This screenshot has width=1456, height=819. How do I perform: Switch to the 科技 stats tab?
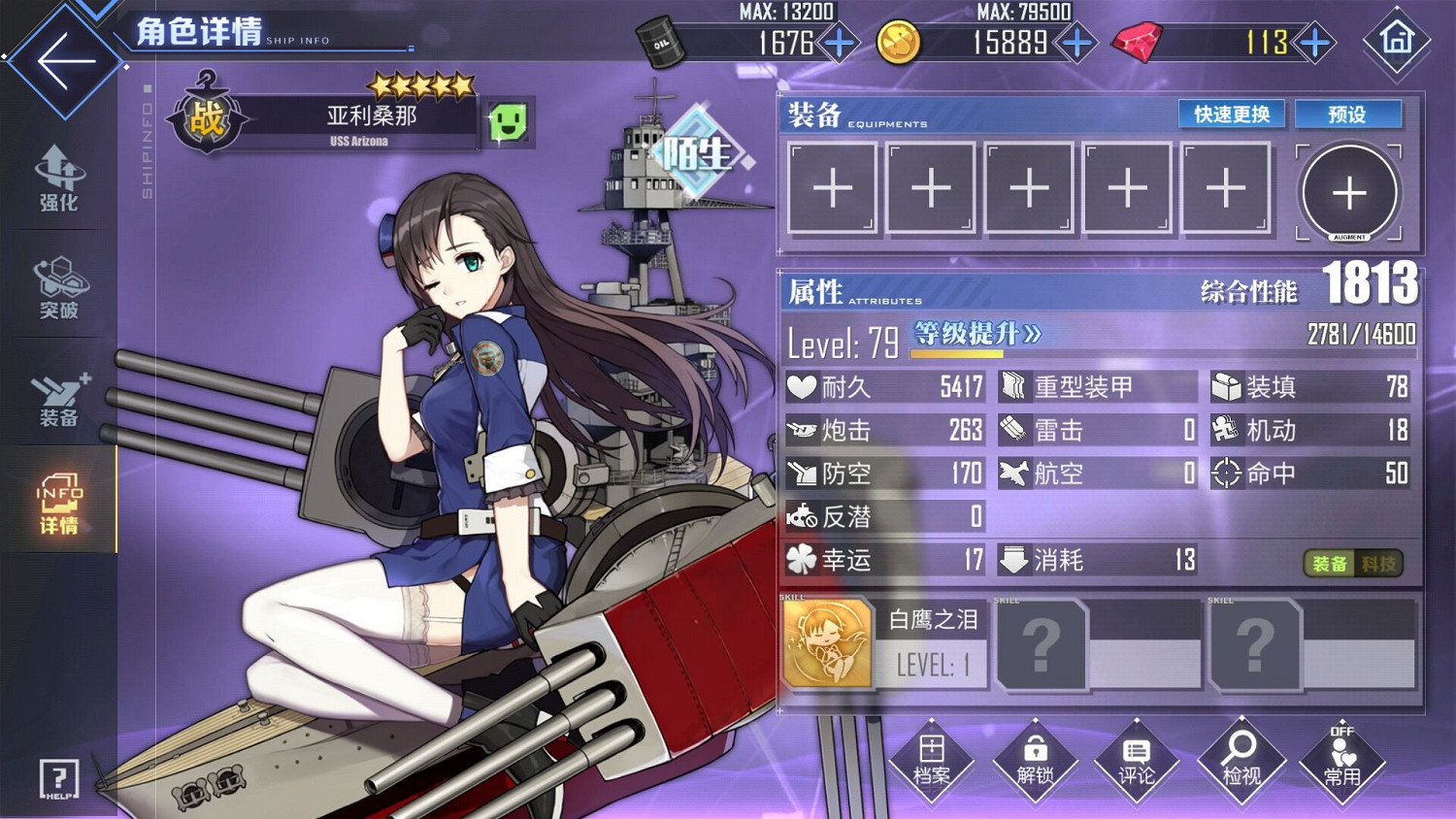pyautogui.click(x=1378, y=561)
